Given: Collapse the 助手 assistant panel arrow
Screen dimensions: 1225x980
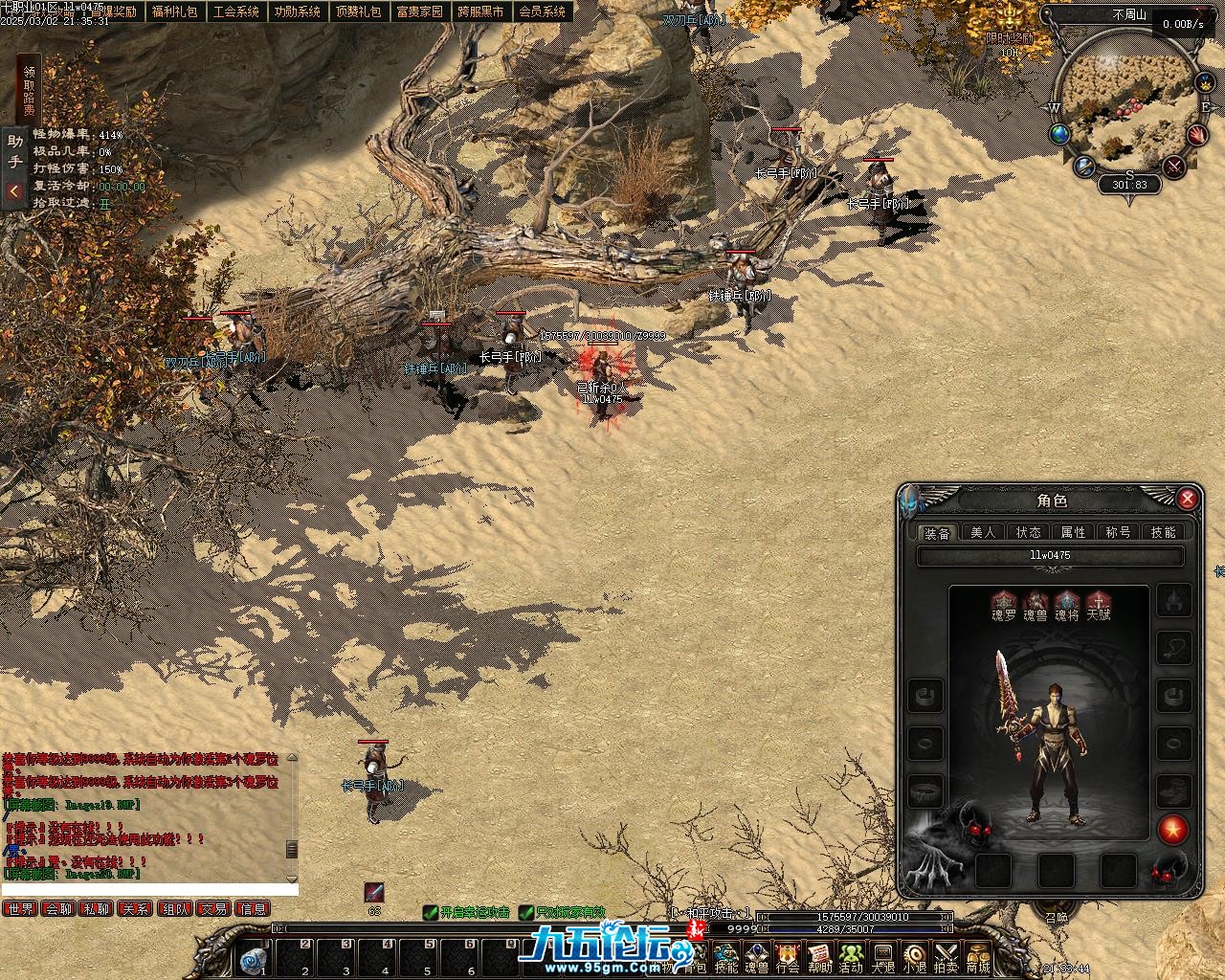Looking at the screenshot, I should point(14,191).
